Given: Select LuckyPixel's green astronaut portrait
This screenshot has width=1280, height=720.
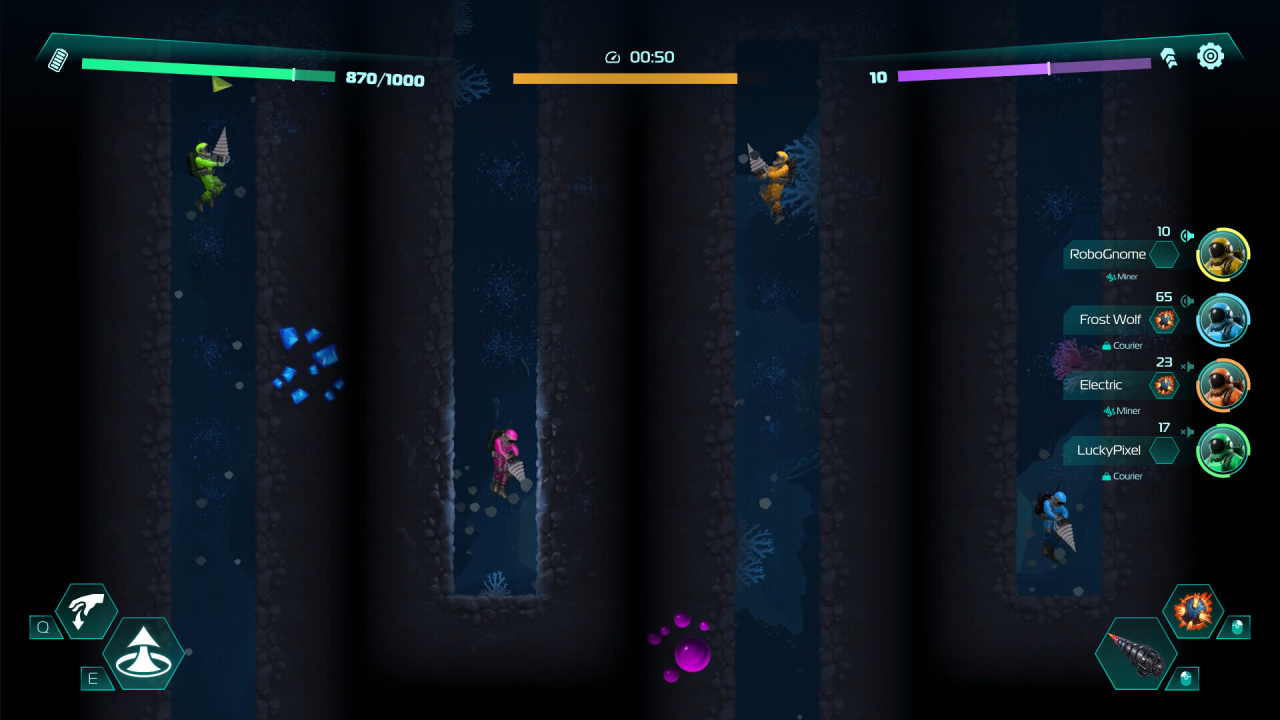Looking at the screenshot, I should point(1222,450).
